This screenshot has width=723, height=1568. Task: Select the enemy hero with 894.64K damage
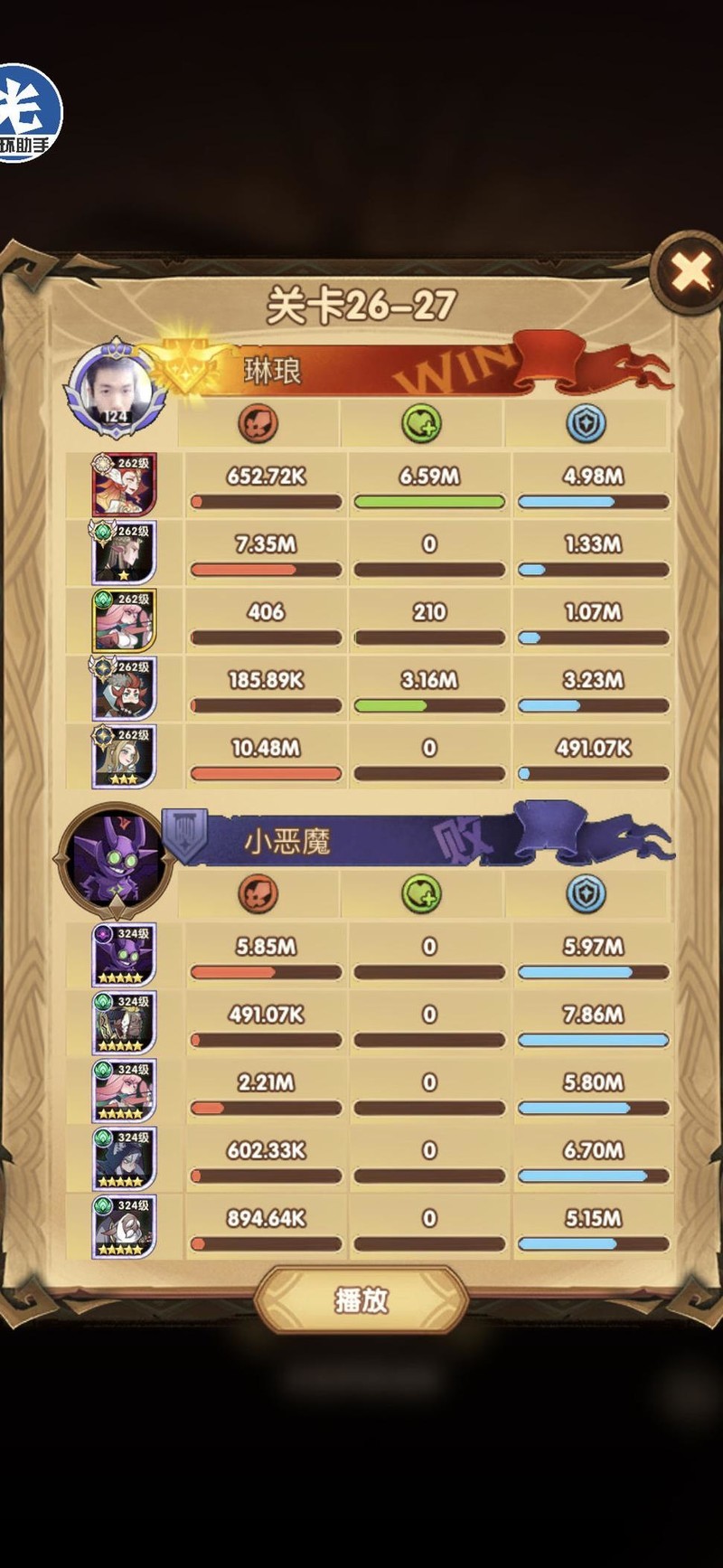point(125,1226)
